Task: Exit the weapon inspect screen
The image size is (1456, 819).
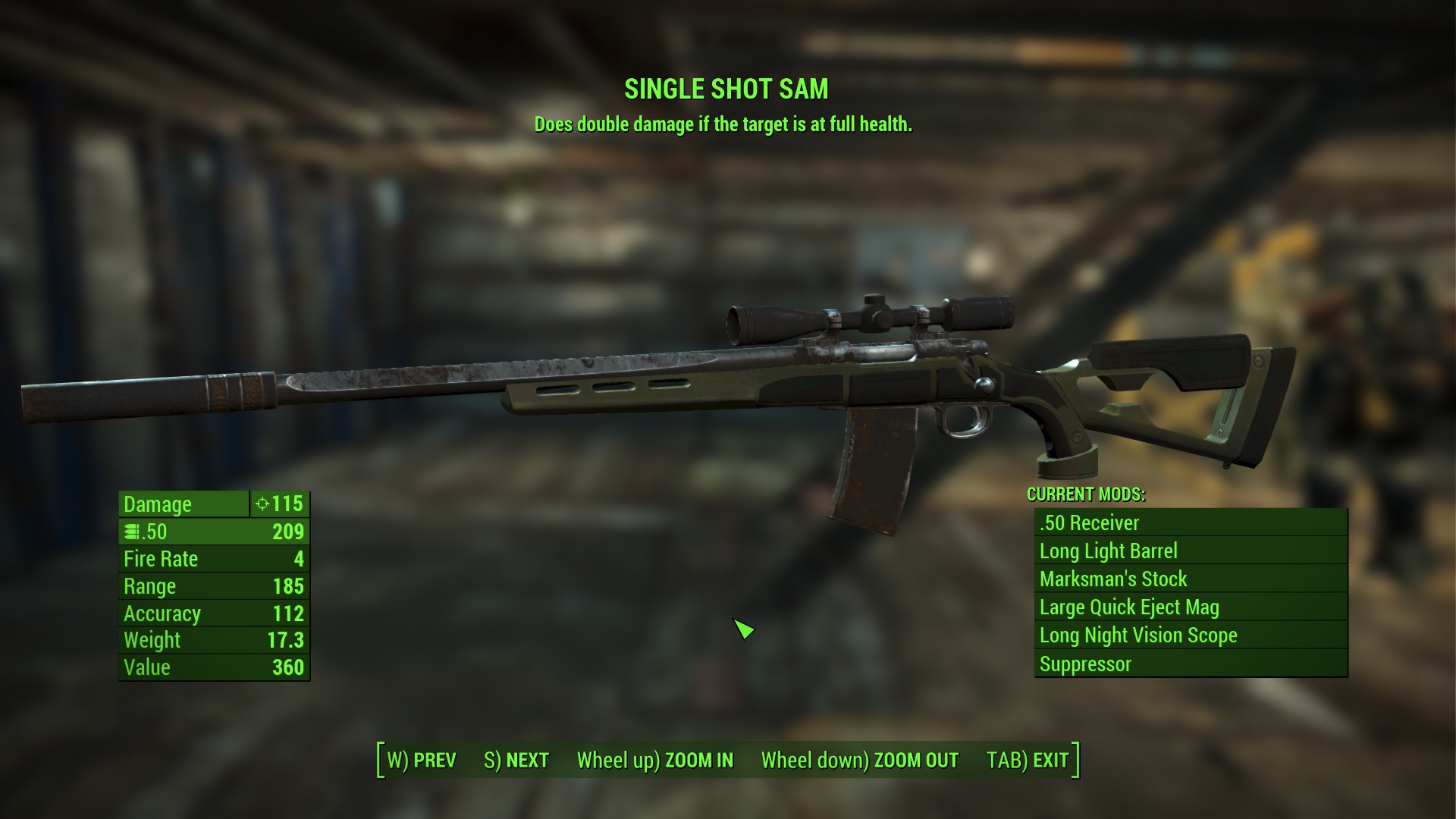Action: (1028, 760)
